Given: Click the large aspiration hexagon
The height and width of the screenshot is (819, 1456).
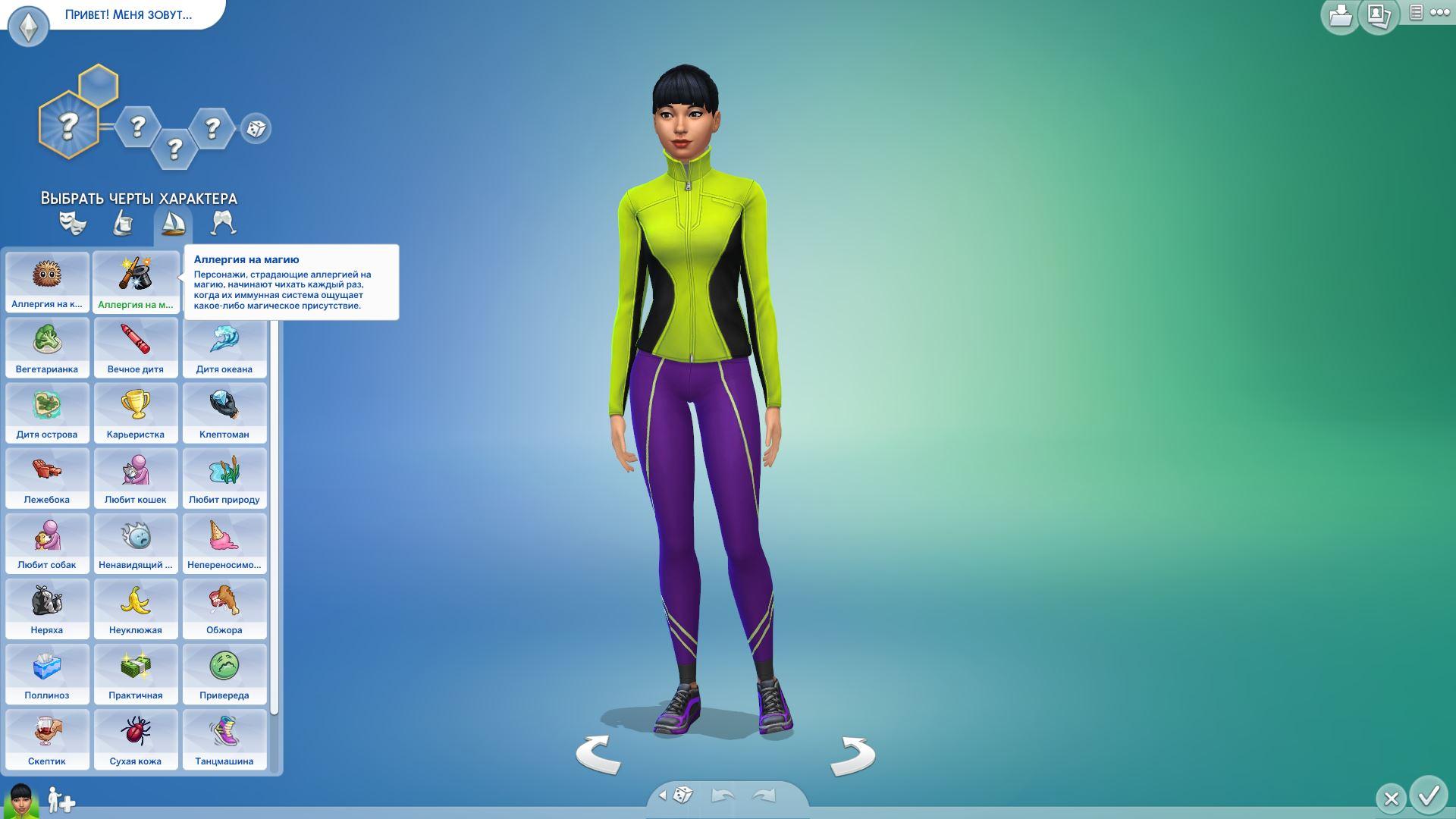Looking at the screenshot, I should (68, 125).
